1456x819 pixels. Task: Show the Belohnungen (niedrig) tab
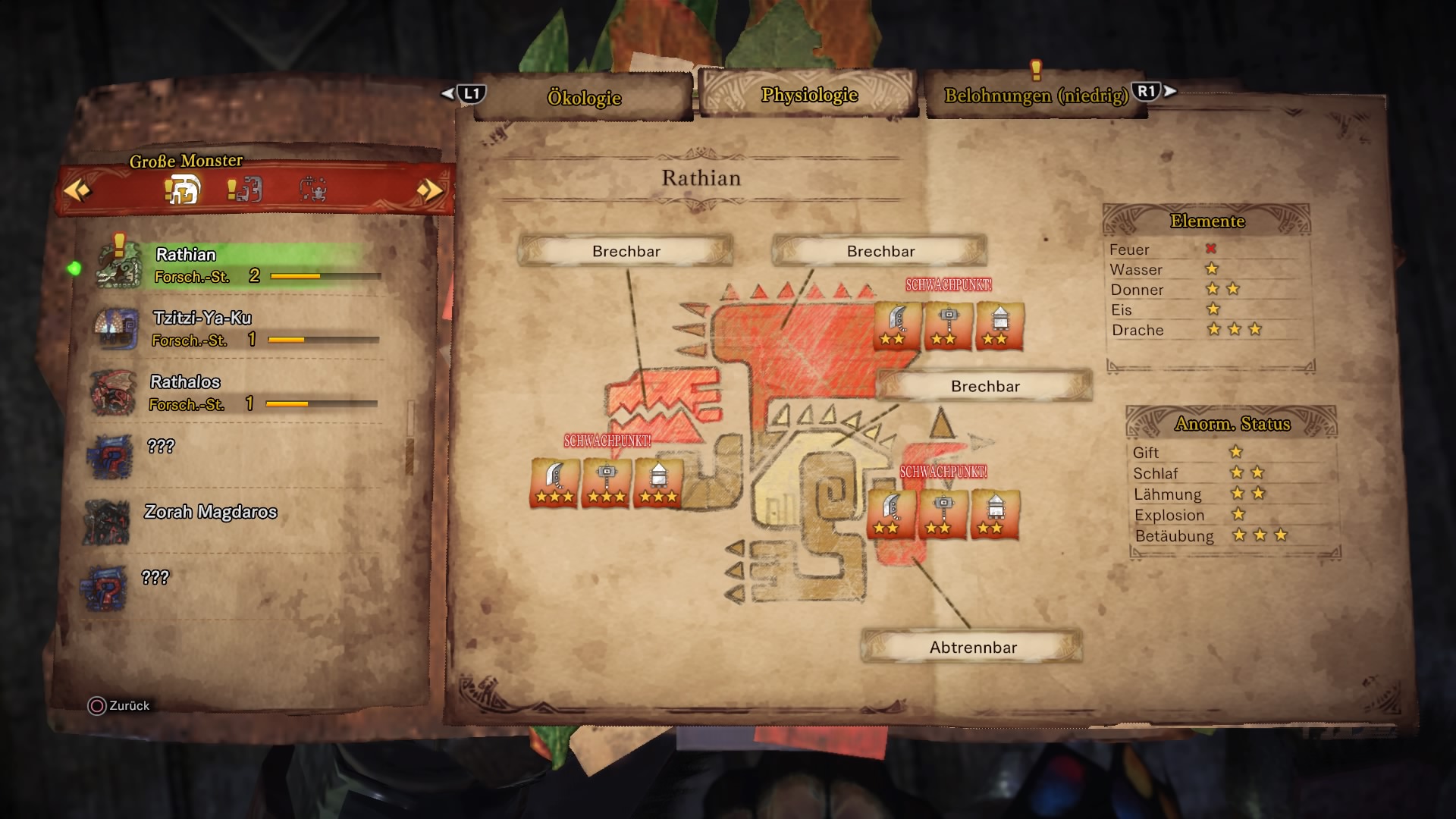pos(1035,96)
